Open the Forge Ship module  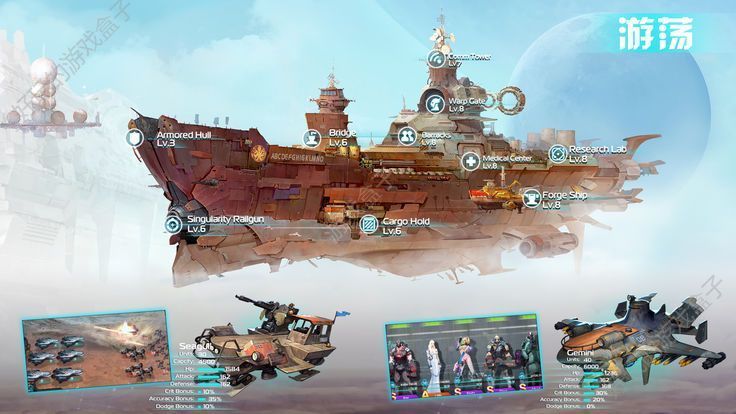tap(531, 198)
